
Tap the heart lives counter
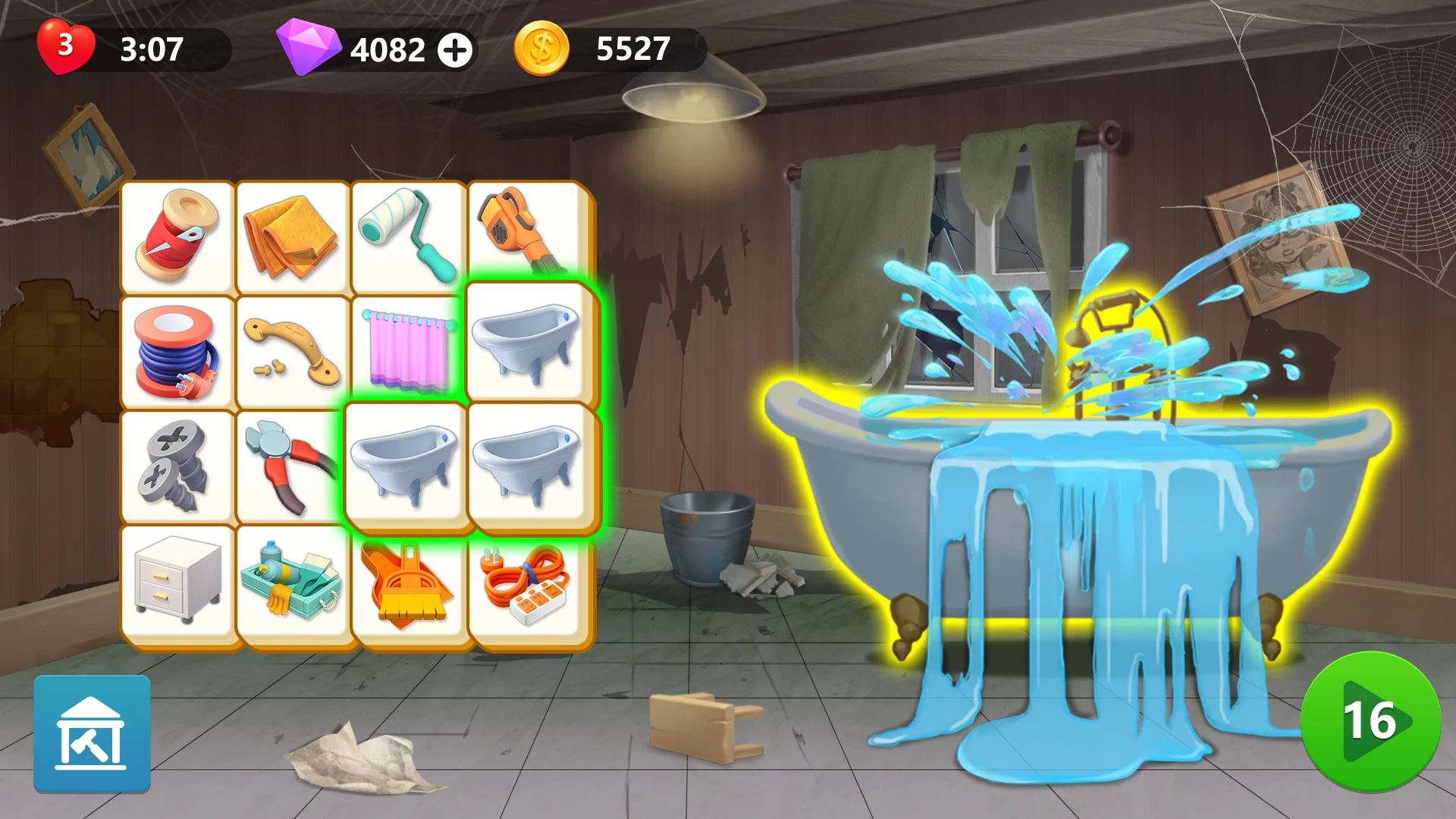point(64,48)
